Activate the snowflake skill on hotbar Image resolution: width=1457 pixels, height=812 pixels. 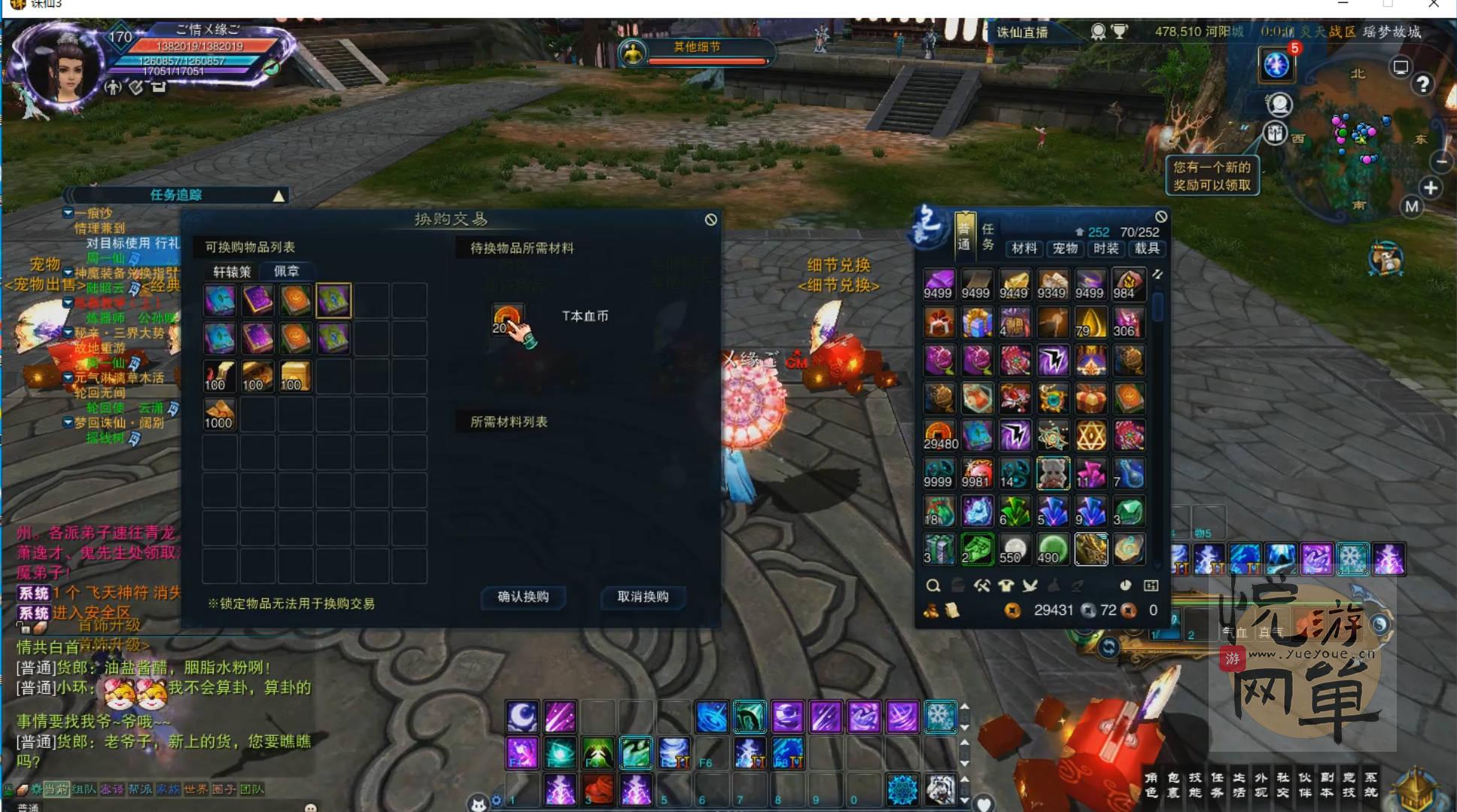[940, 716]
